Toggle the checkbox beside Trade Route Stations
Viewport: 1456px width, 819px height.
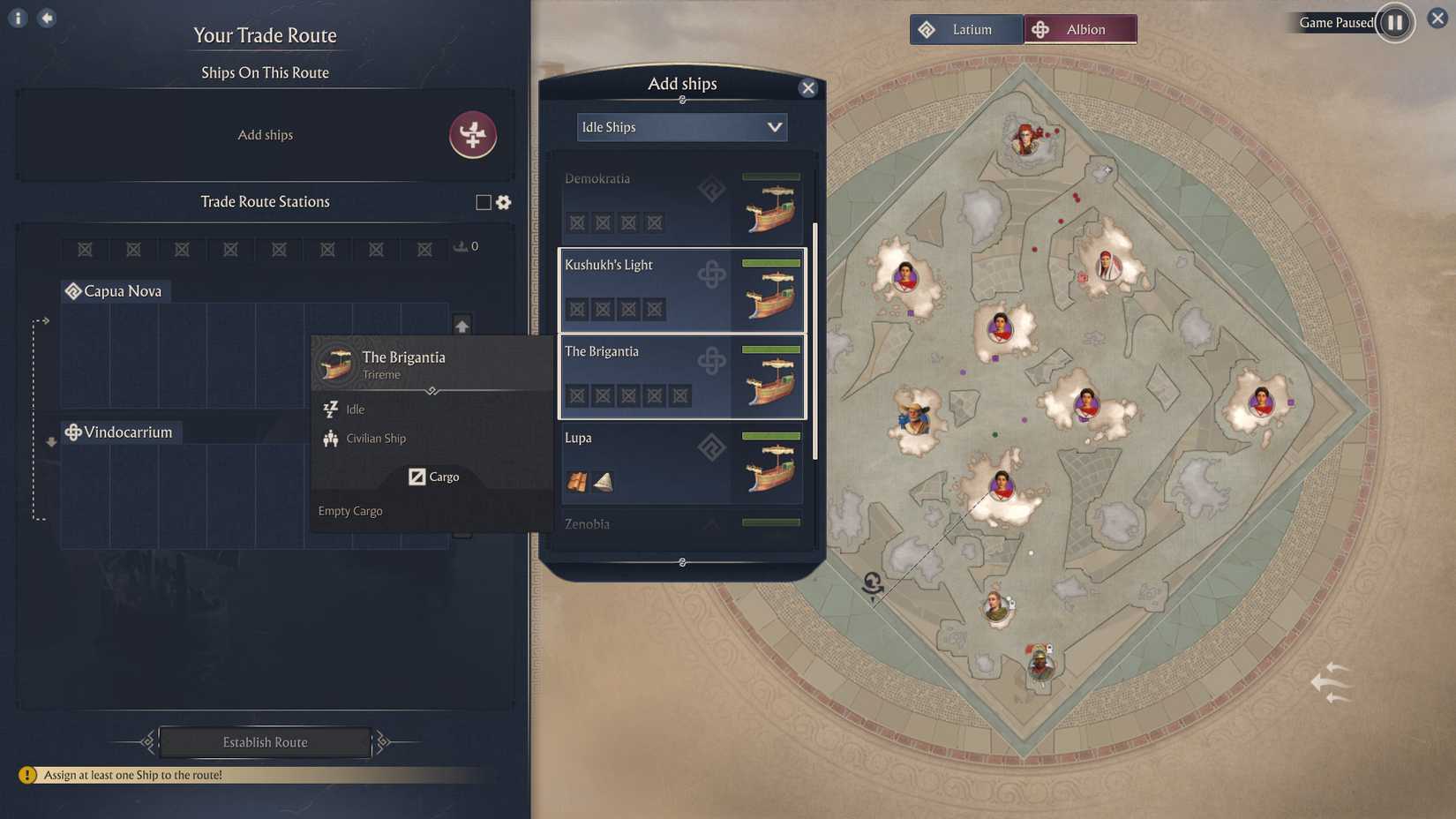tap(483, 202)
